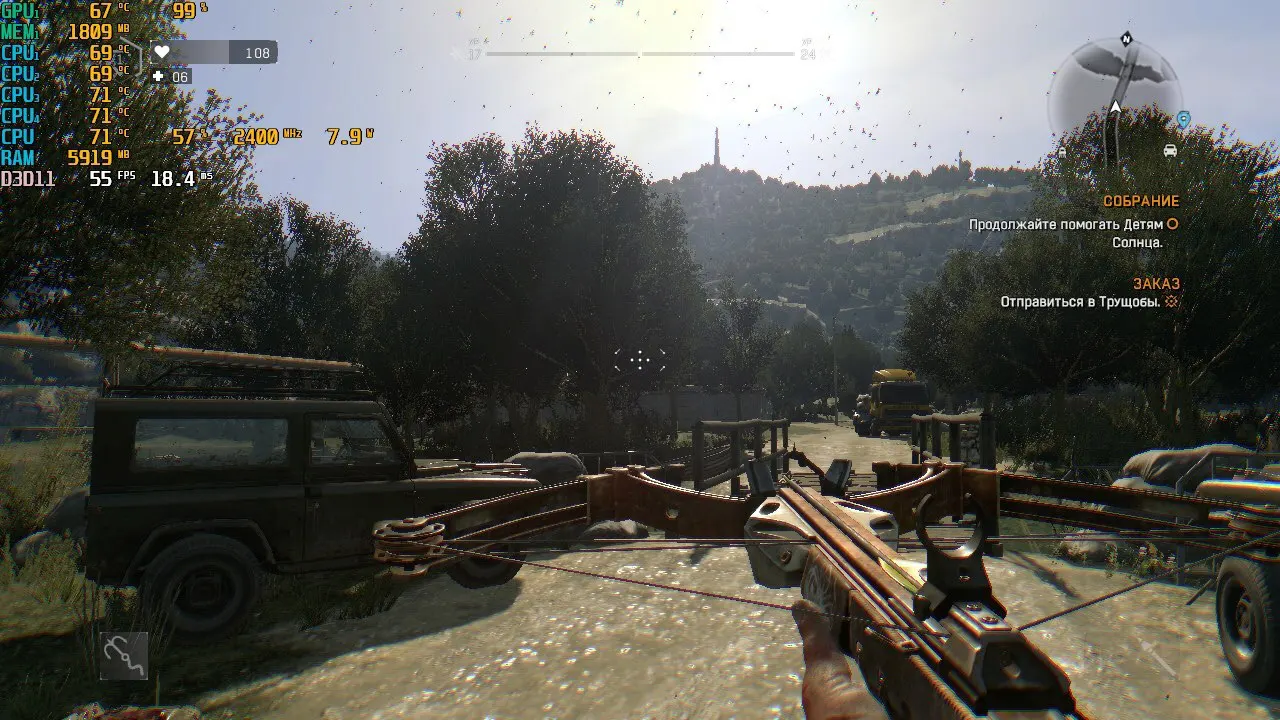Select the faint weapon slot icon
The height and width of the screenshot is (720, 1280).
(x=1161, y=658)
